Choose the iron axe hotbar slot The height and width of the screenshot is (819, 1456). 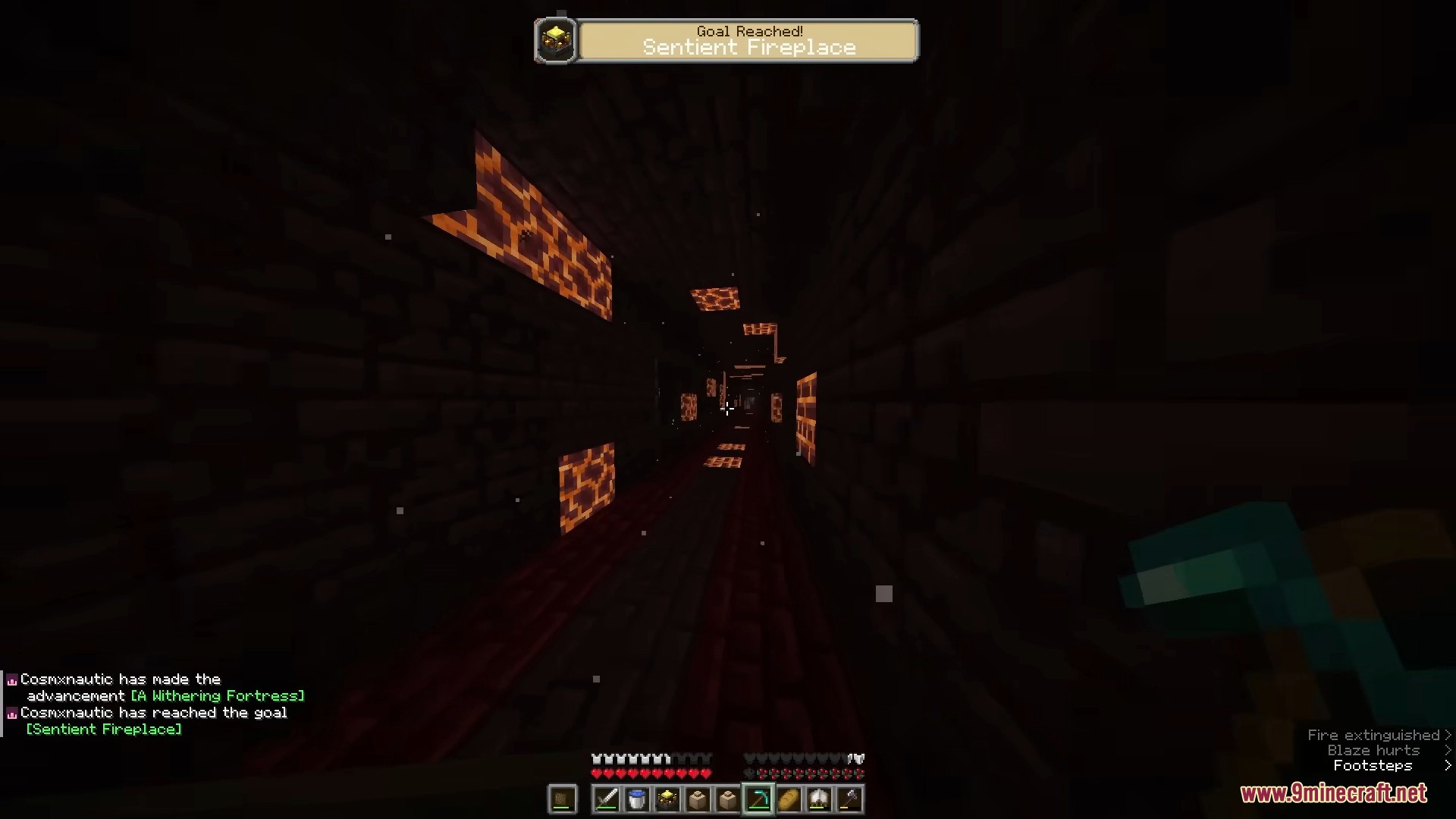pyautogui.click(x=849, y=799)
